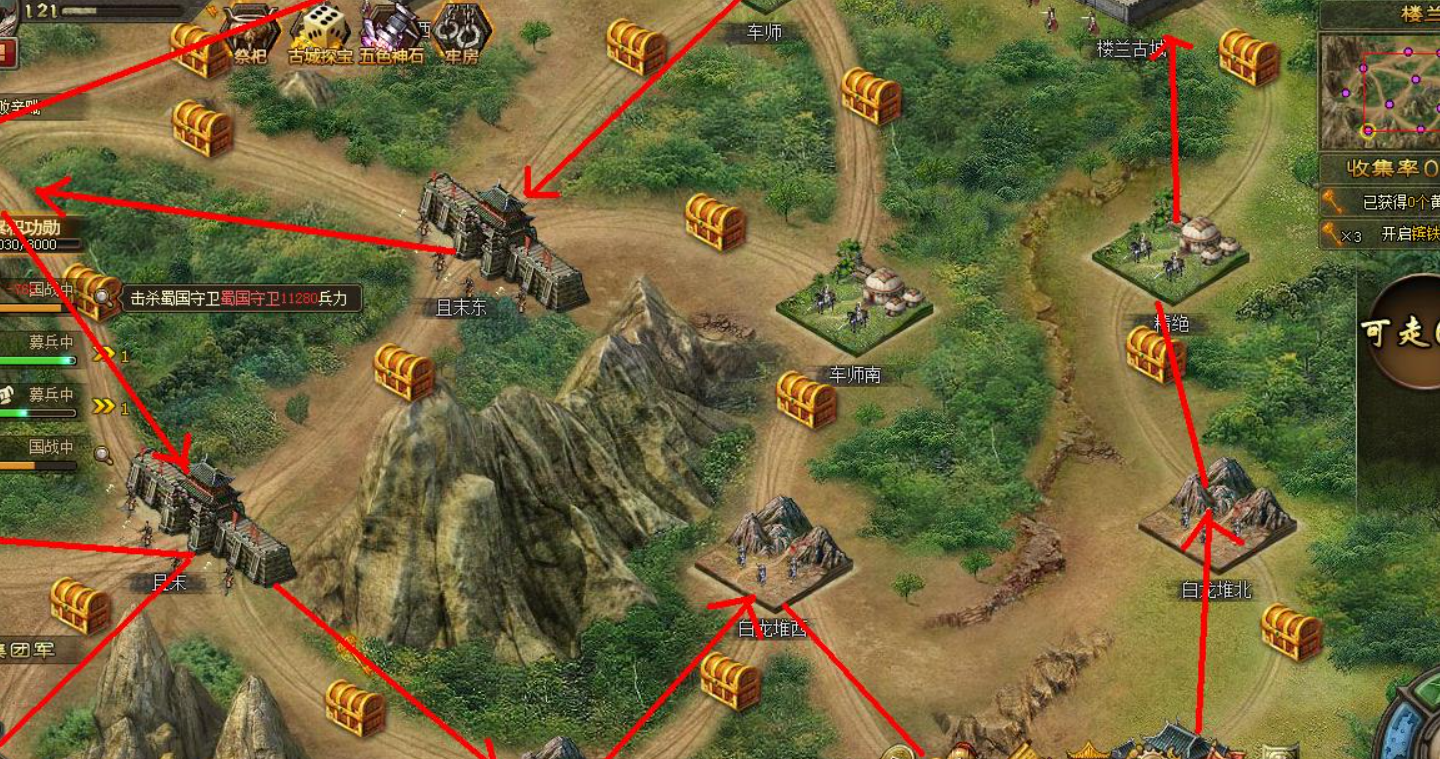Open the 集团军 army group panel
Viewport: 1440px width, 759px height.
coord(28,650)
